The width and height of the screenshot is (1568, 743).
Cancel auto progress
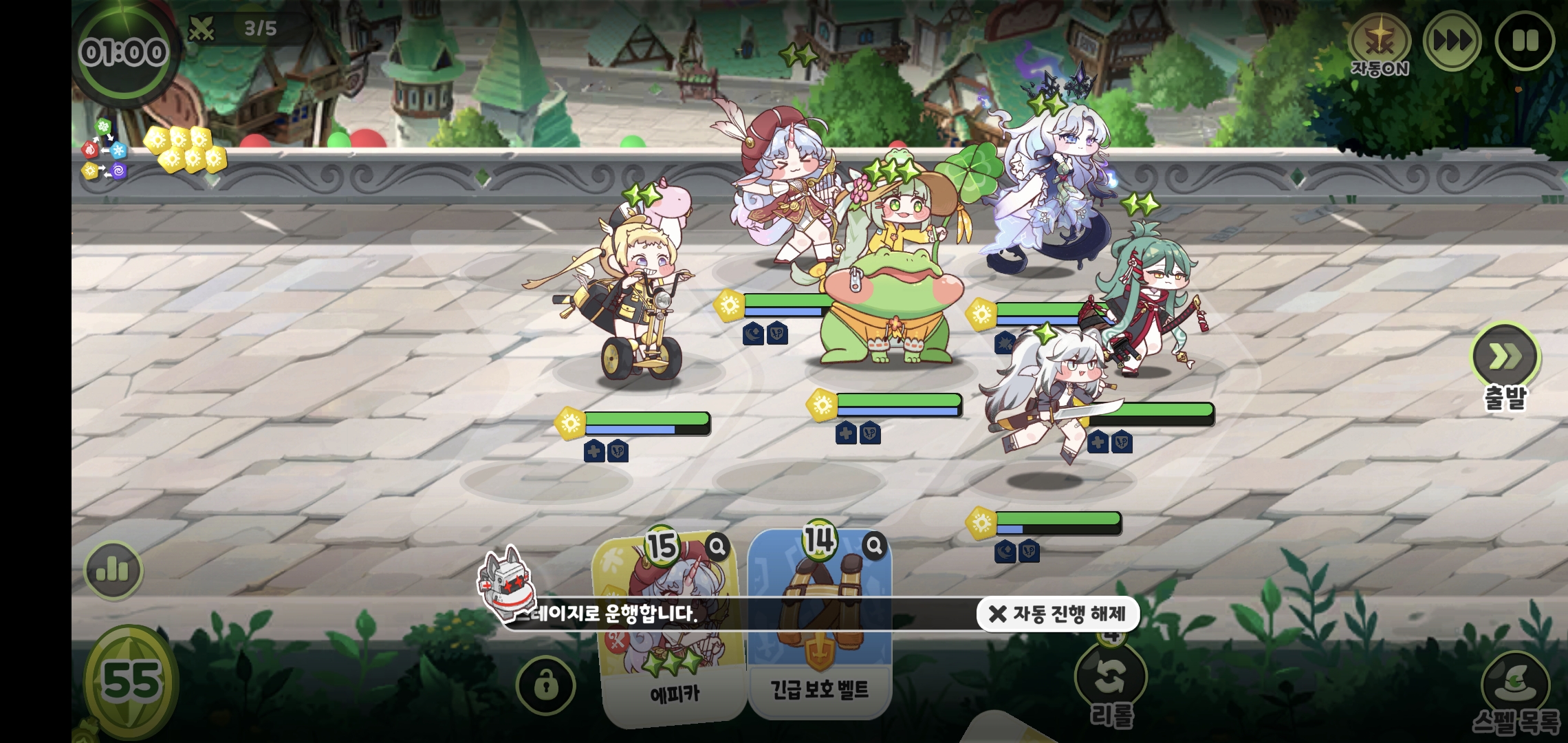click(x=1058, y=614)
